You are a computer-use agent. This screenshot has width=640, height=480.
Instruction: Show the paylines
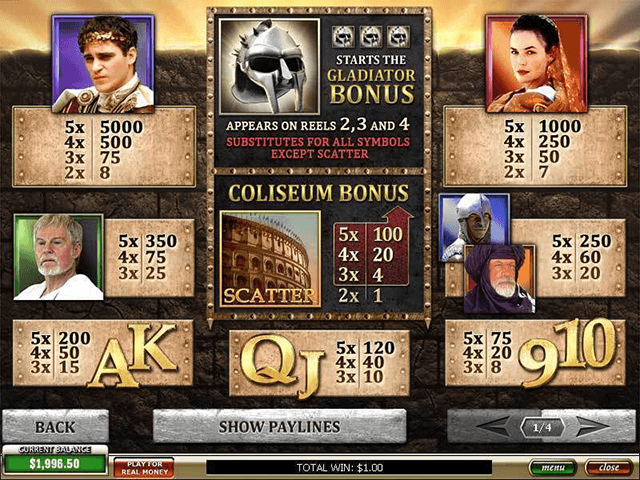coord(279,427)
